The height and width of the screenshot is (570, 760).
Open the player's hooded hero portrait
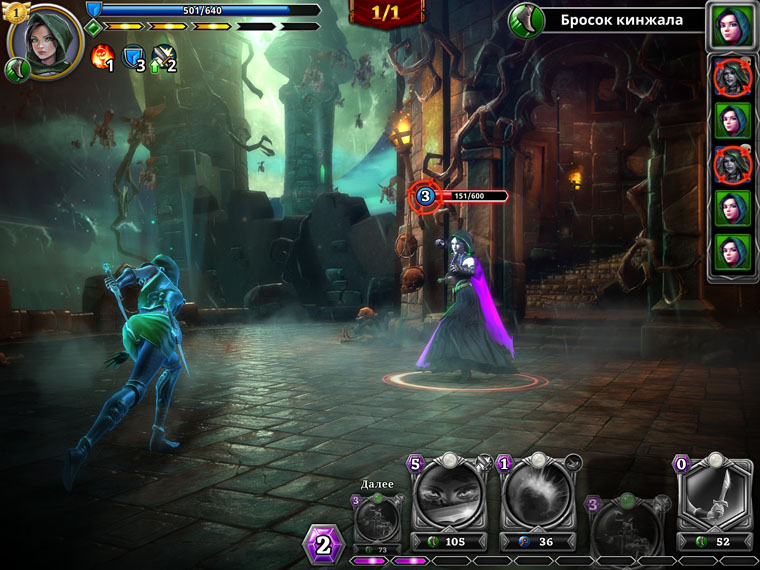coord(45,42)
